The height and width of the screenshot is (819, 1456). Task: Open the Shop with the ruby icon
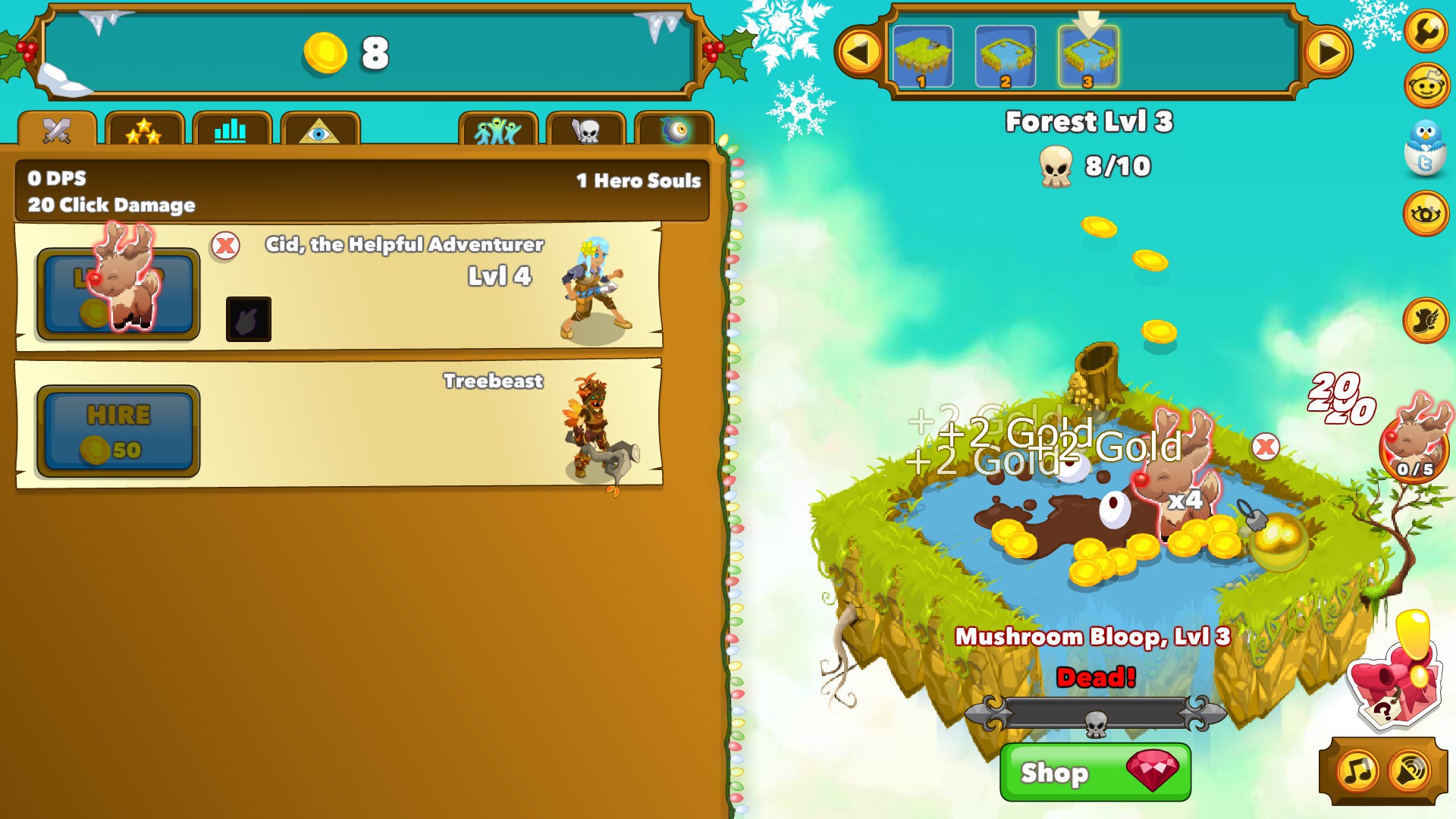point(1094,773)
